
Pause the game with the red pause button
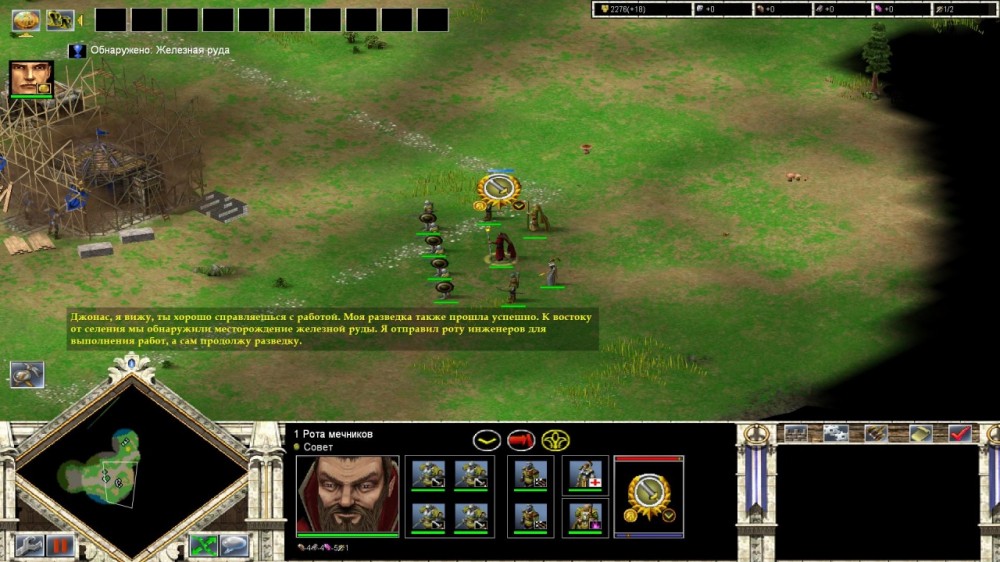(x=61, y=546)
